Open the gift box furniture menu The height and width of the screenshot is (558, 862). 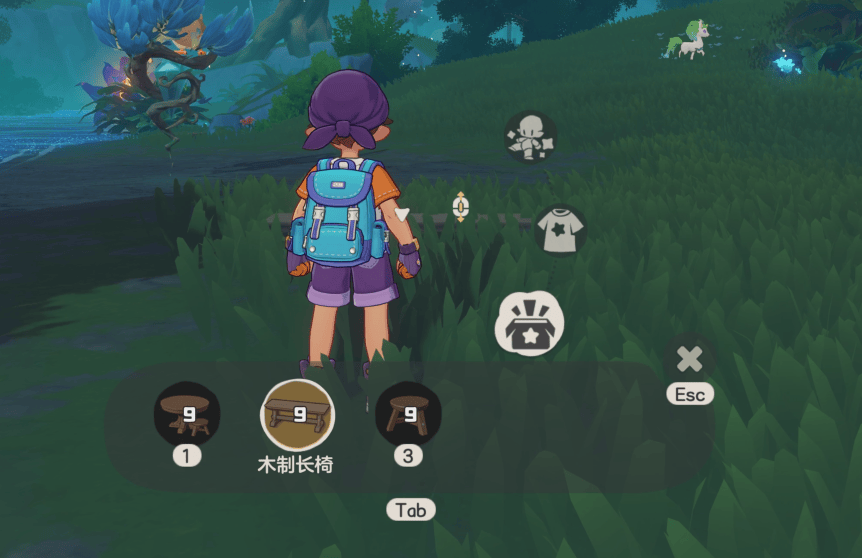pyautogui.click(x=530, y=324)
